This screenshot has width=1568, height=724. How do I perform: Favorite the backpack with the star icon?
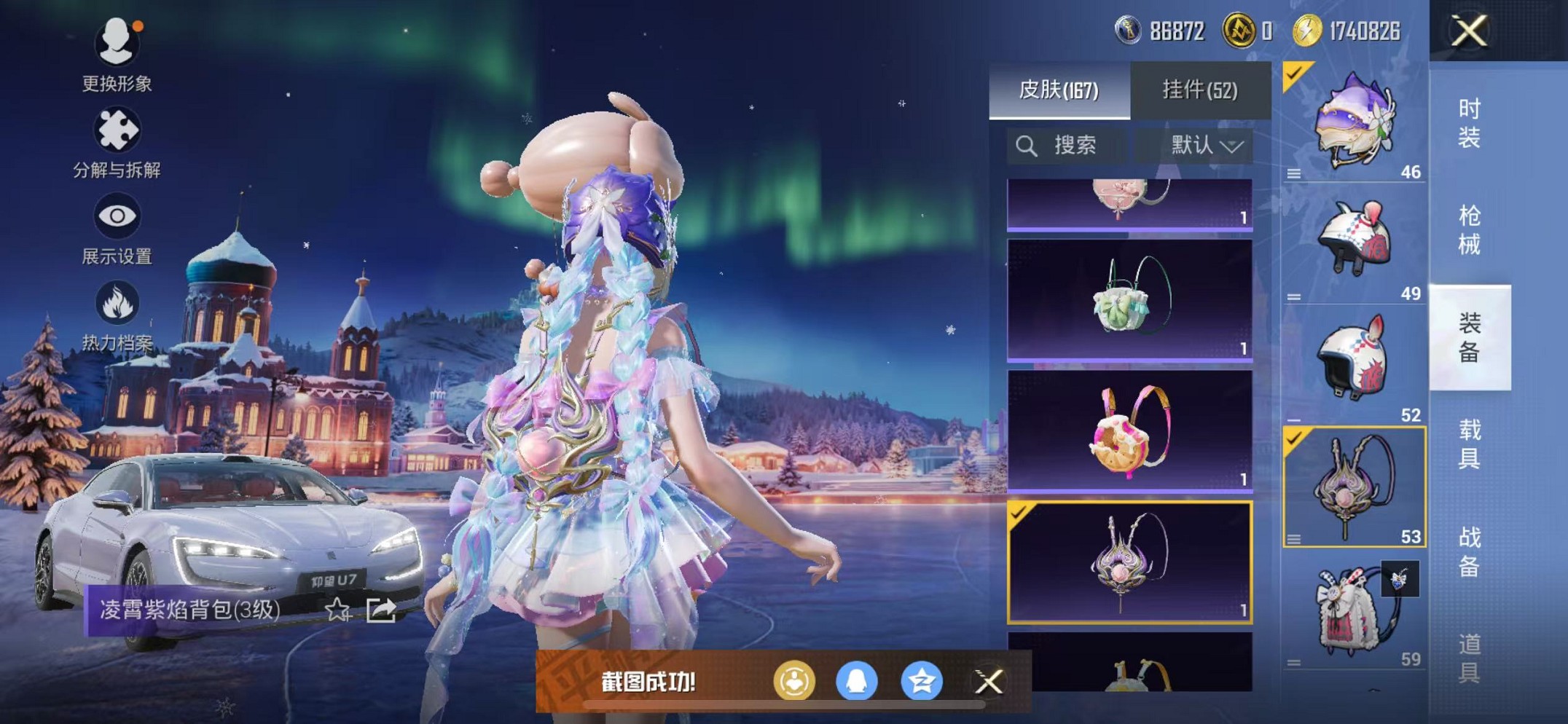[337, 610]
